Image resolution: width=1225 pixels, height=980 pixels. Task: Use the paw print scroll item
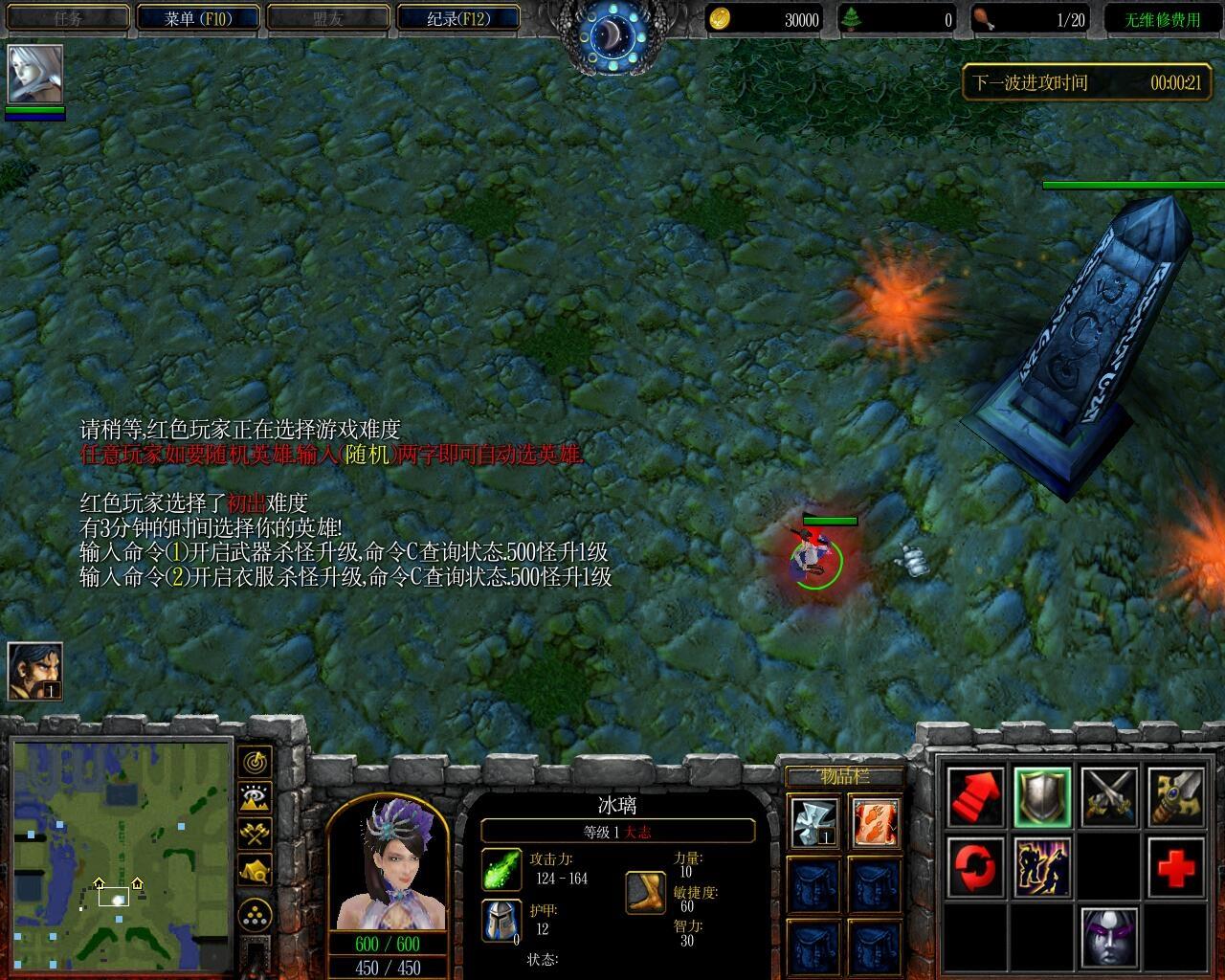pyautogui.click(x=875, y=823)
